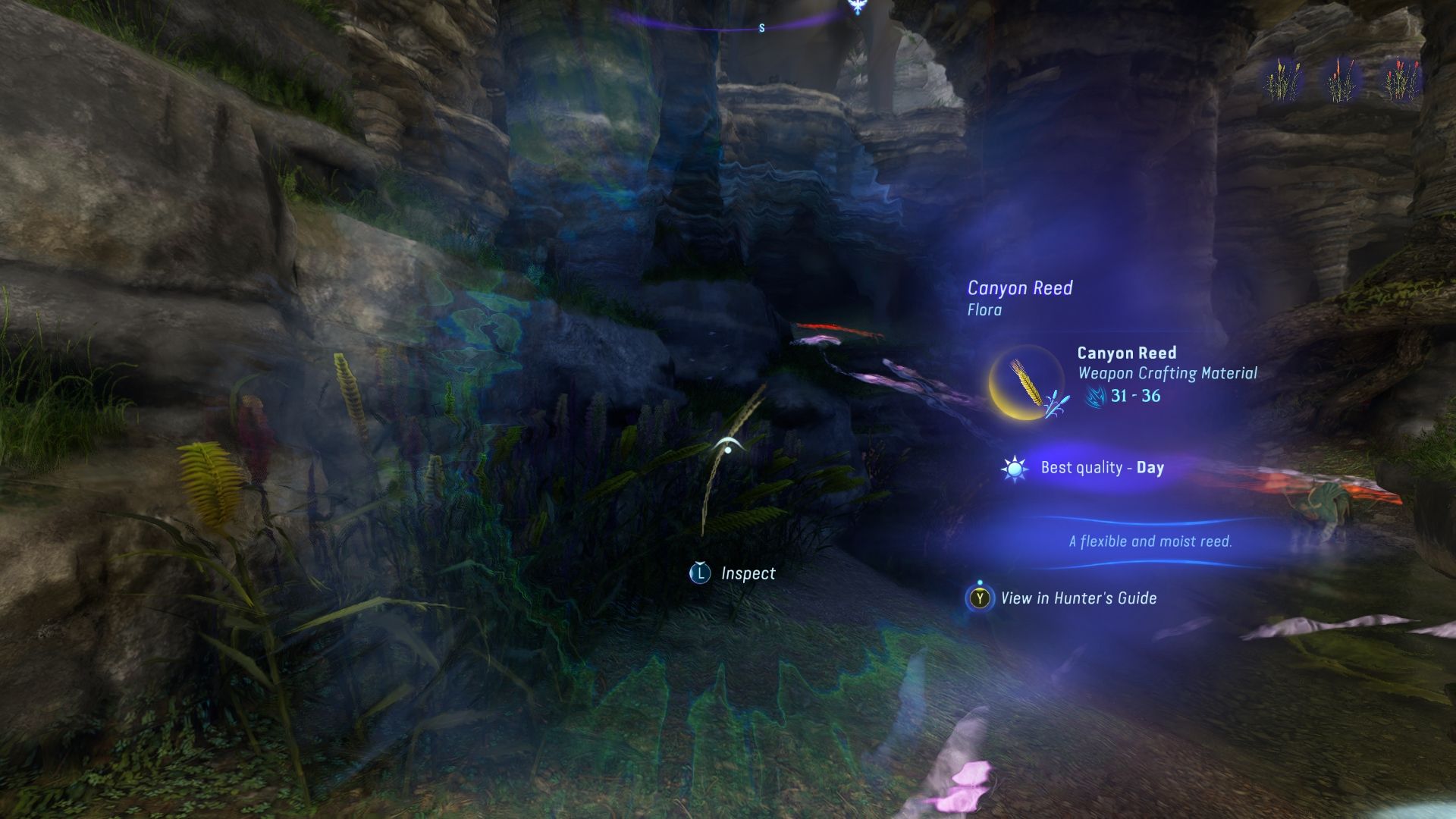Open View in Hunter's Guide

pyautogui.click(x=1078, y=598)
